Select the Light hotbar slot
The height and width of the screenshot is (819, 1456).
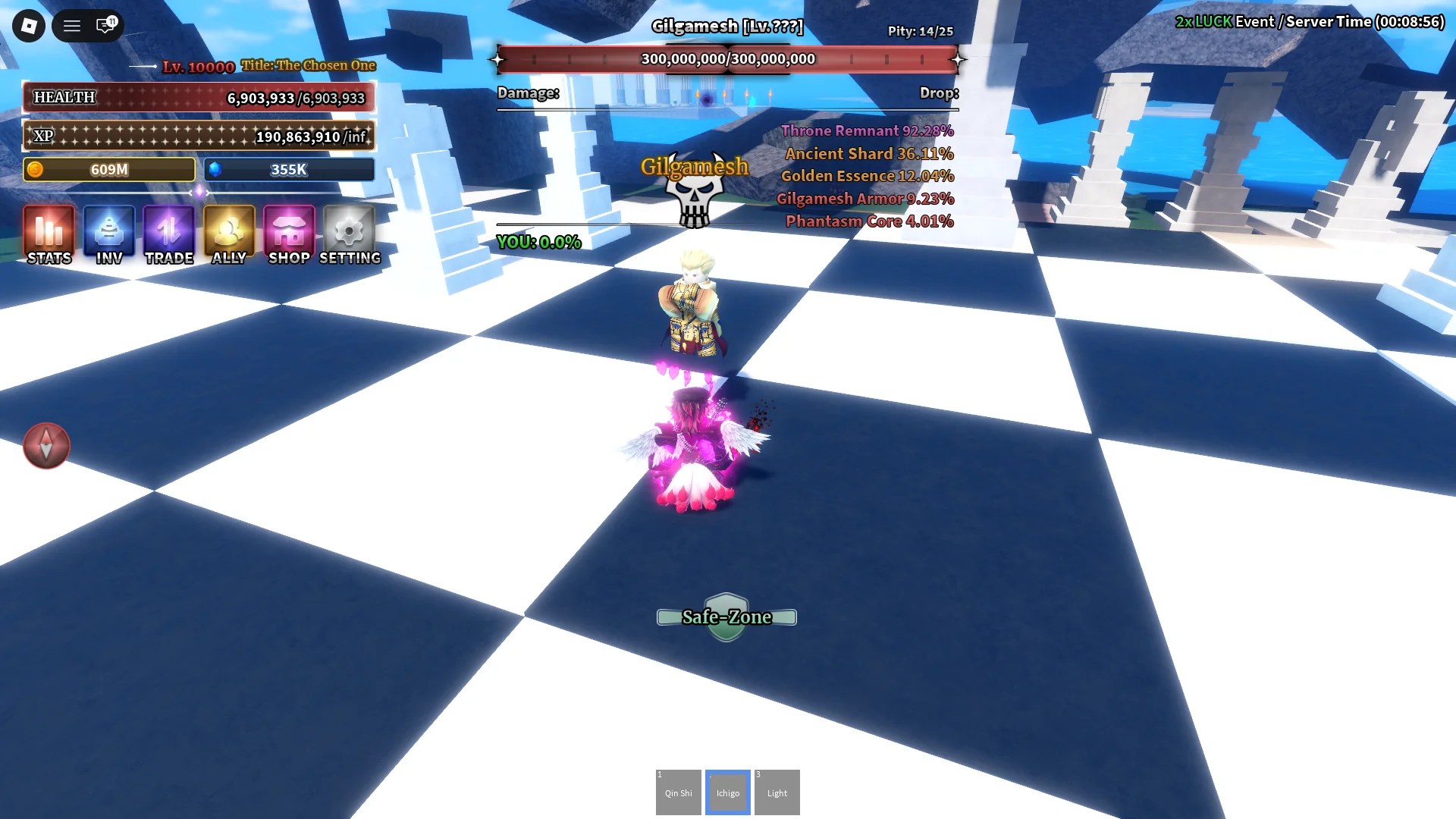coord(777,792)
